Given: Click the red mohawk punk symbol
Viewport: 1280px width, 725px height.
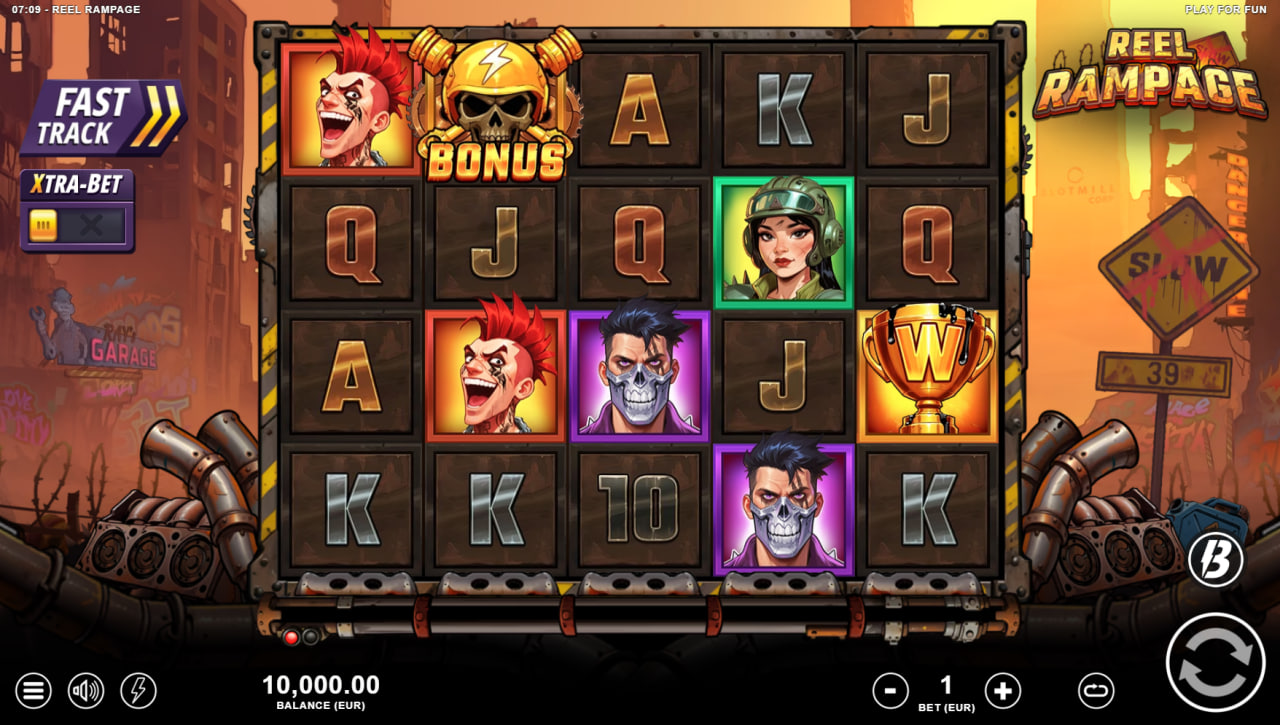Looking at the screenshot, I should tap(350, 105).
